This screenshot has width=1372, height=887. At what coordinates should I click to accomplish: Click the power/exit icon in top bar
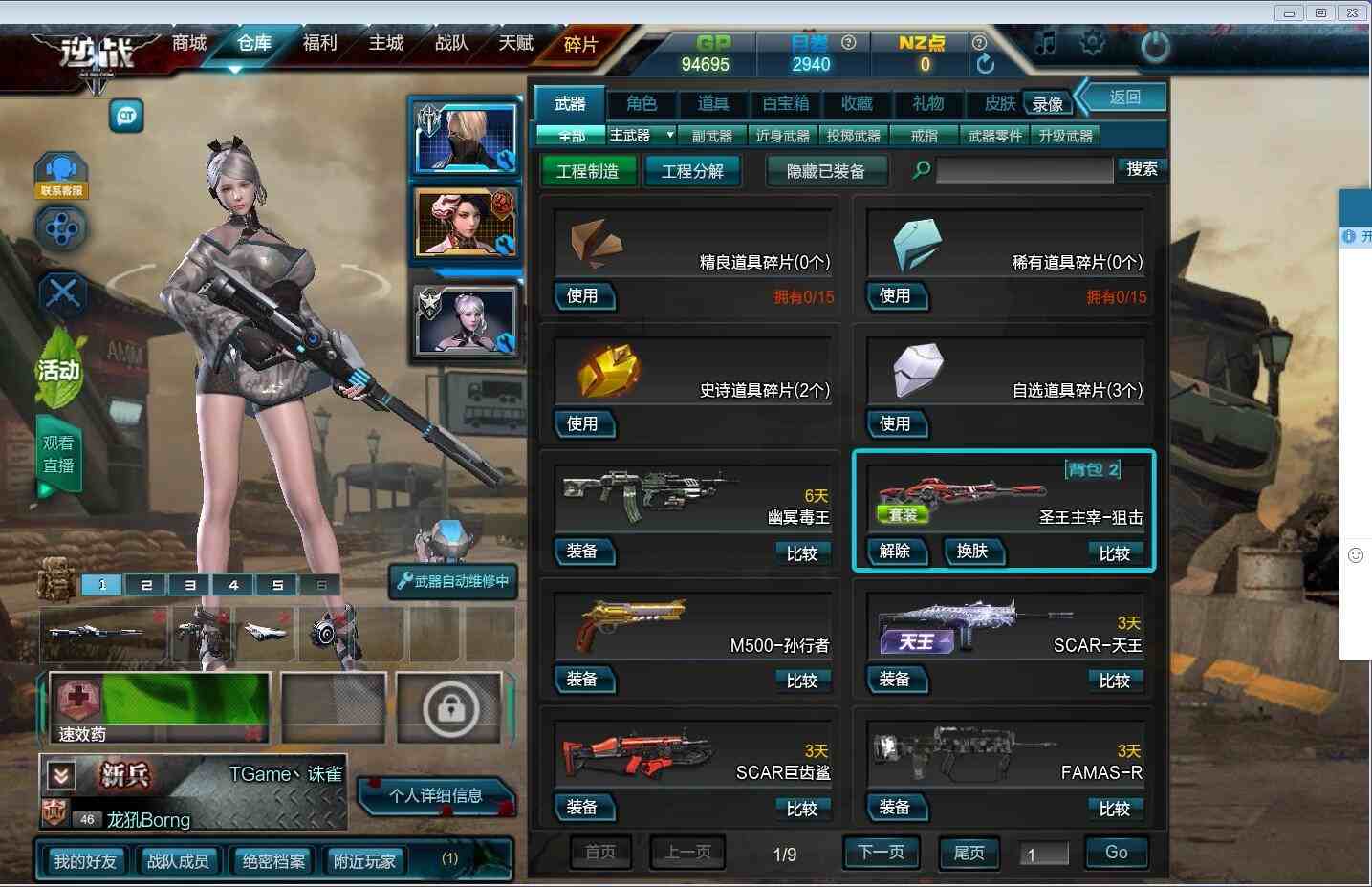[1154, 44]
